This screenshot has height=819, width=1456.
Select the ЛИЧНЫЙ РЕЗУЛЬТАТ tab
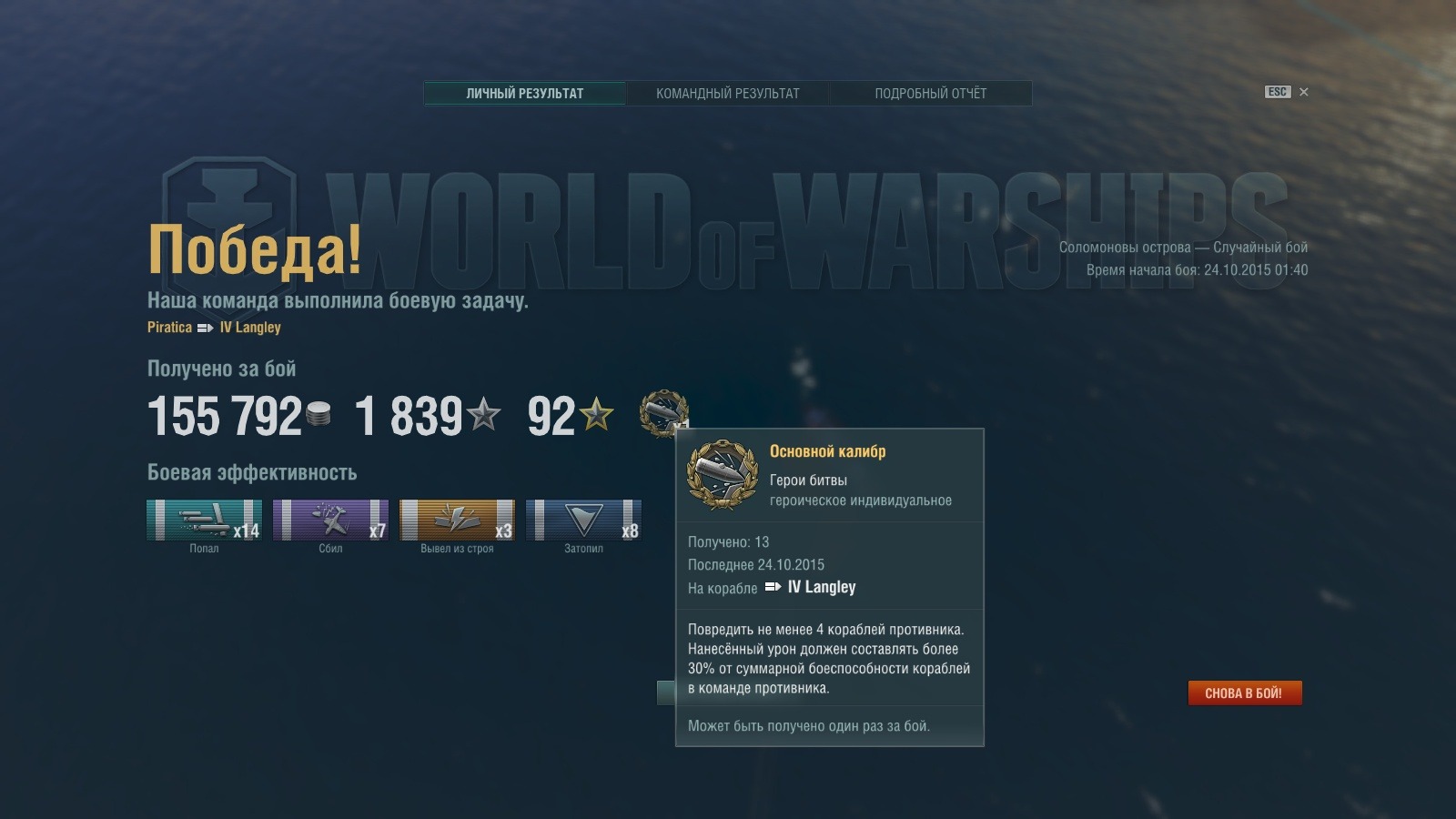click(x=524, y=92)
